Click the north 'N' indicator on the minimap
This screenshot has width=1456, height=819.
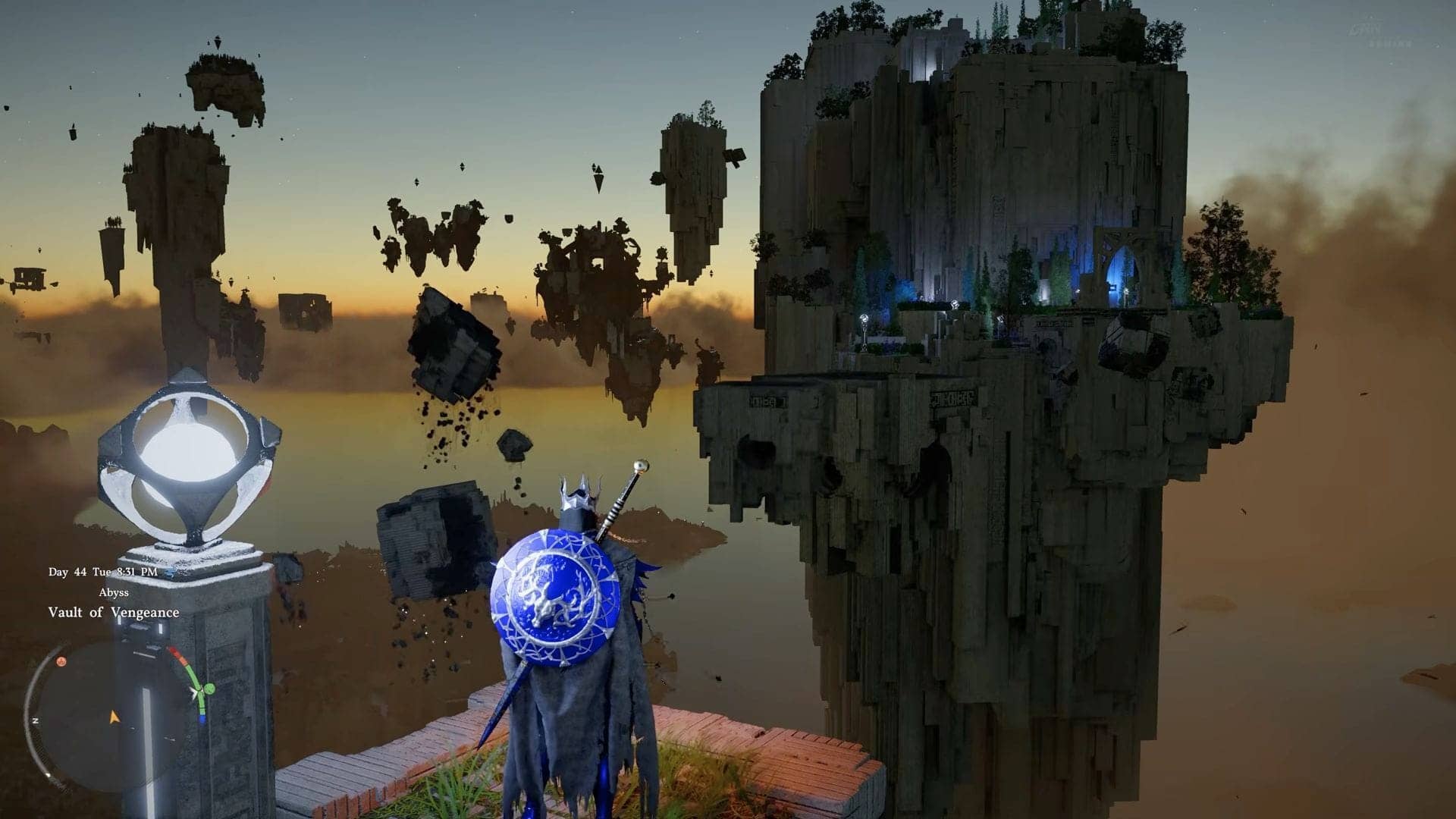(x=36, y=720)
